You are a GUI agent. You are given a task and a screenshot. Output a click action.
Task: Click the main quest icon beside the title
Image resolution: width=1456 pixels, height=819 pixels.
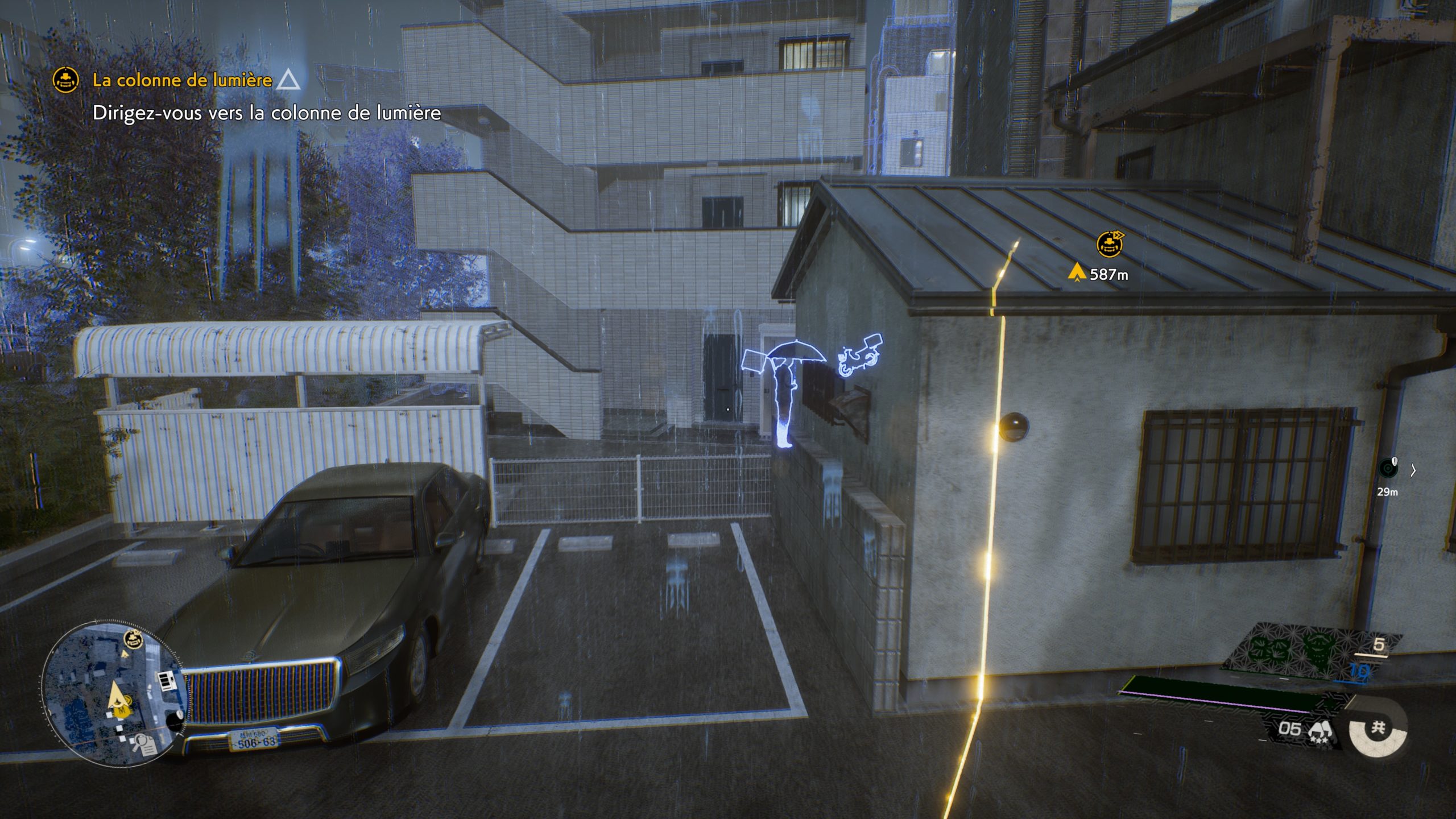[x=66, y=80]
